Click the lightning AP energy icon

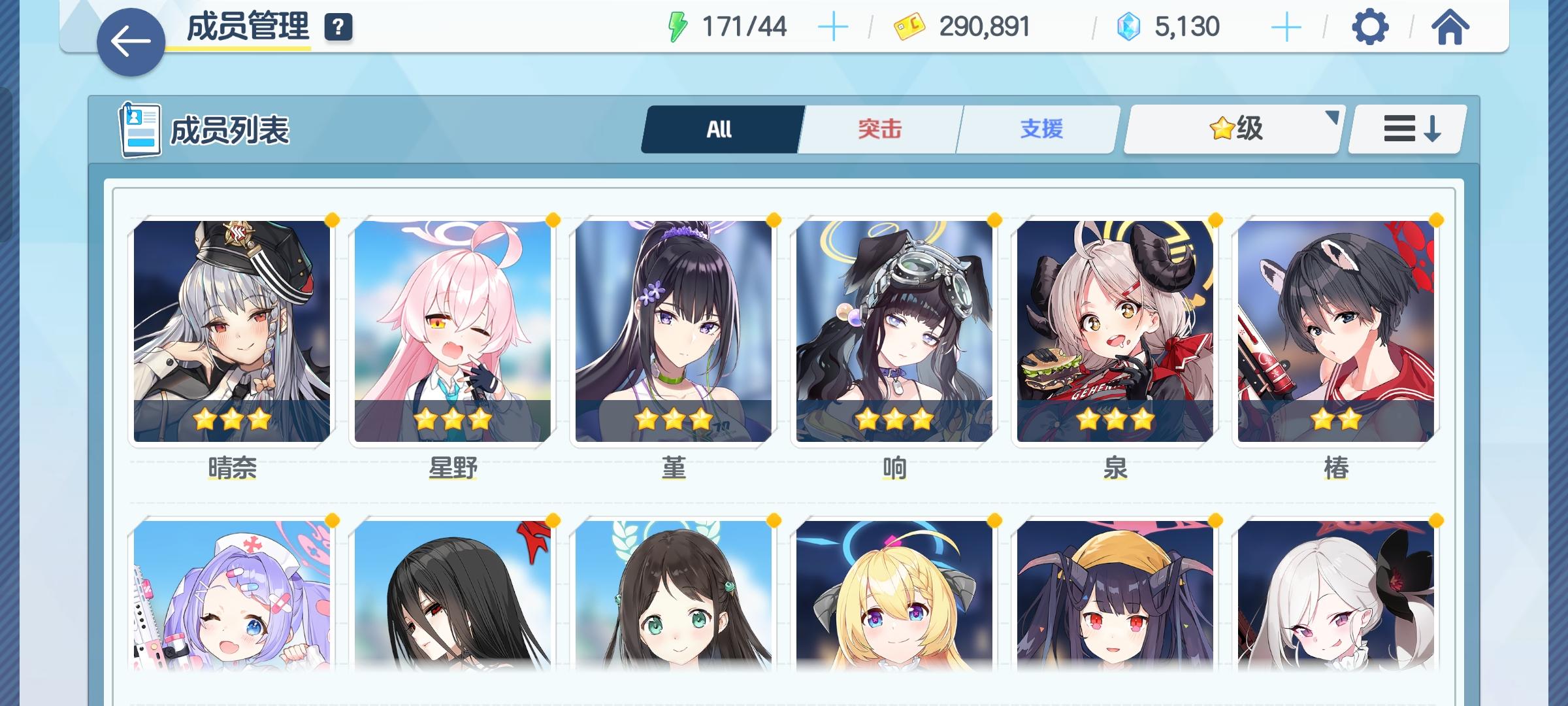point(678,26)
